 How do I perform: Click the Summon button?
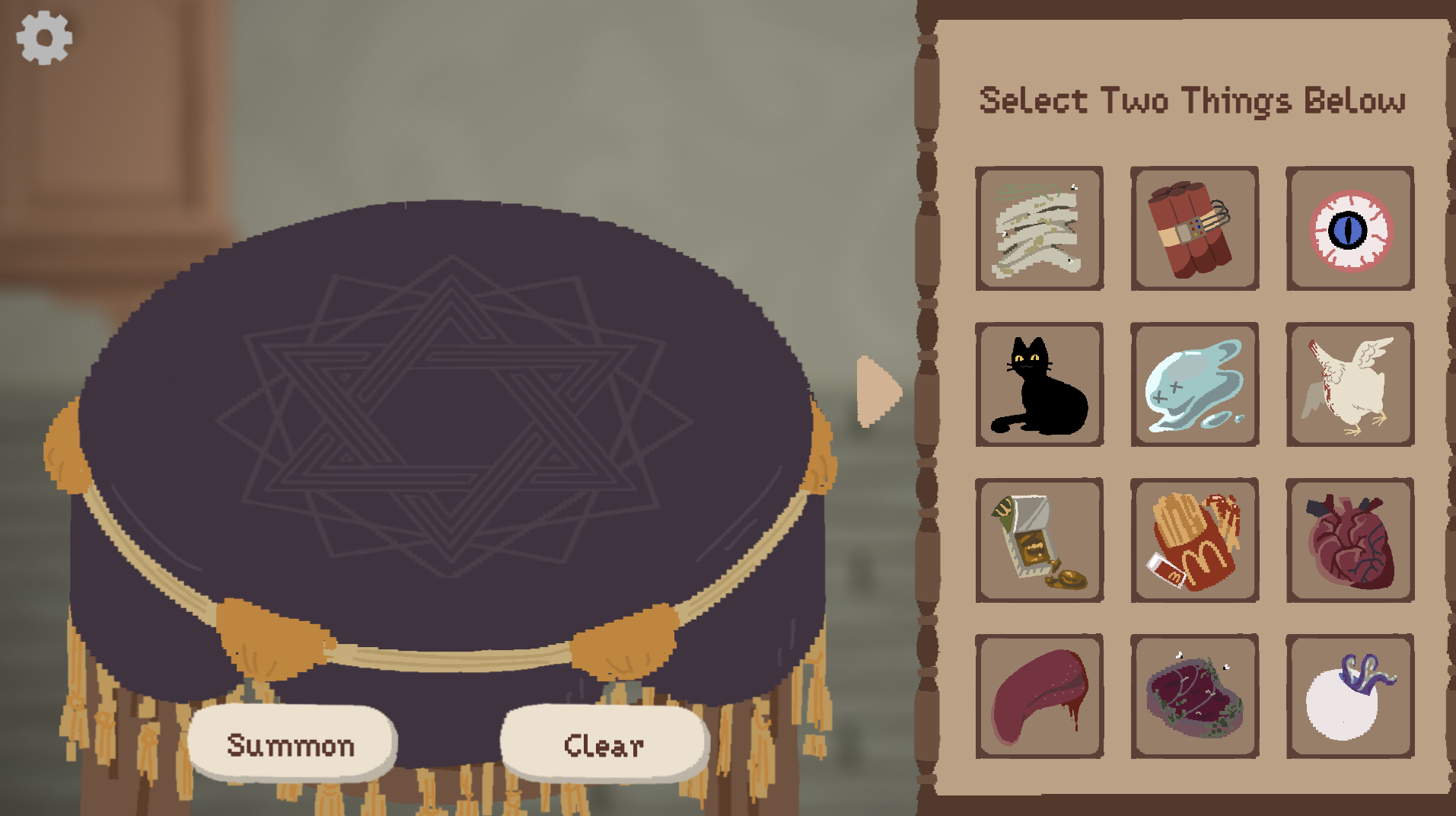coord(291,744)
